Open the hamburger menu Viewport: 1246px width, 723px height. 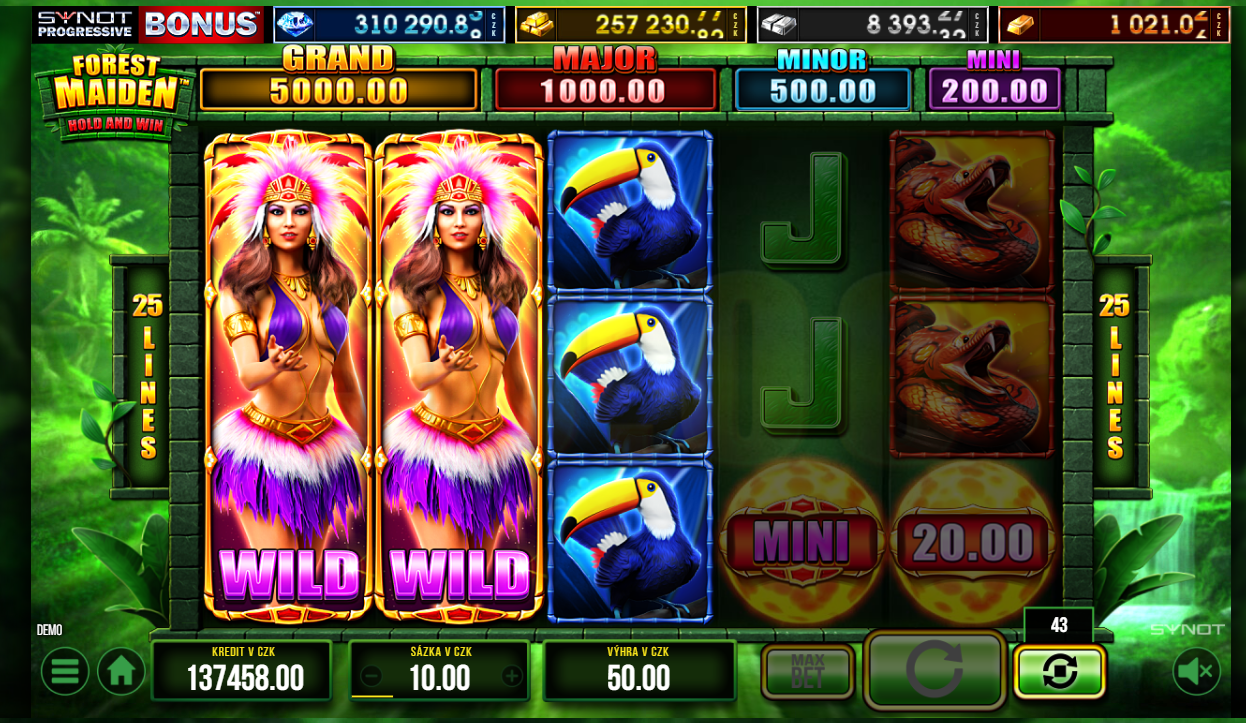click(x=65, y=671)
